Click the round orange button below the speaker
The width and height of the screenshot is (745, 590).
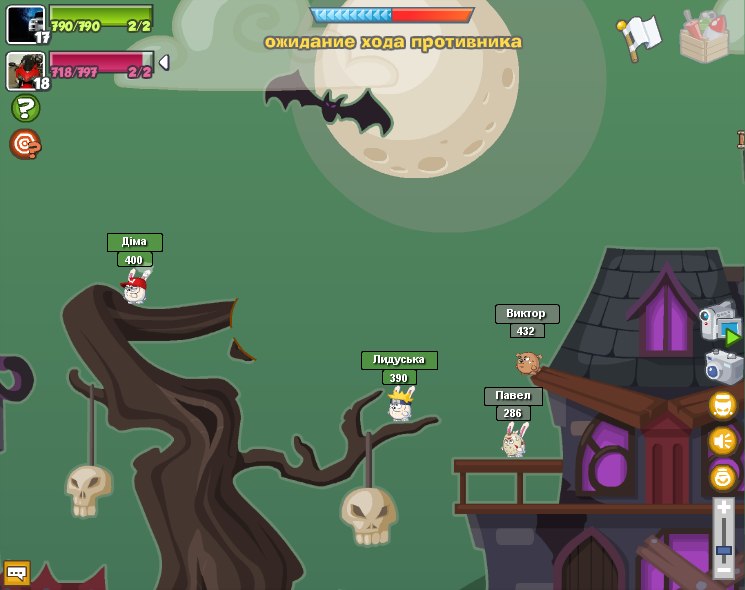point(723,476)
